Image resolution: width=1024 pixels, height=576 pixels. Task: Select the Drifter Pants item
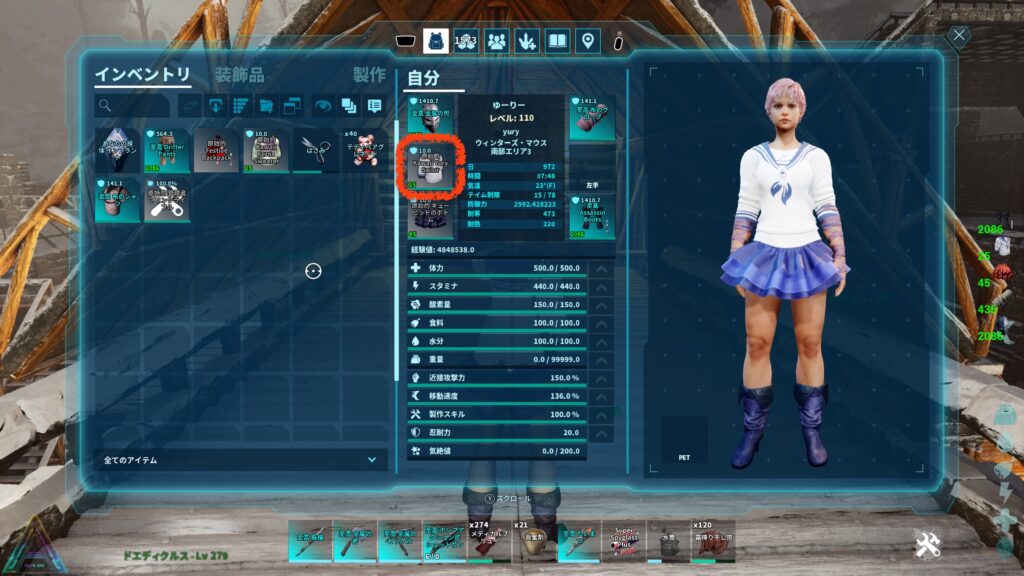[x=167, y=150]
